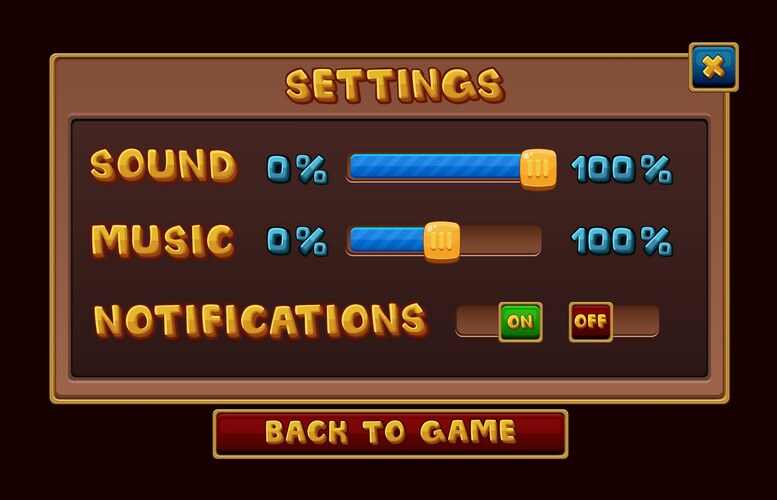Image resolution: width=777 pixels, height=500 pixels.
Task: Return with the Back to Game button
Action: [x=390, y=433]
